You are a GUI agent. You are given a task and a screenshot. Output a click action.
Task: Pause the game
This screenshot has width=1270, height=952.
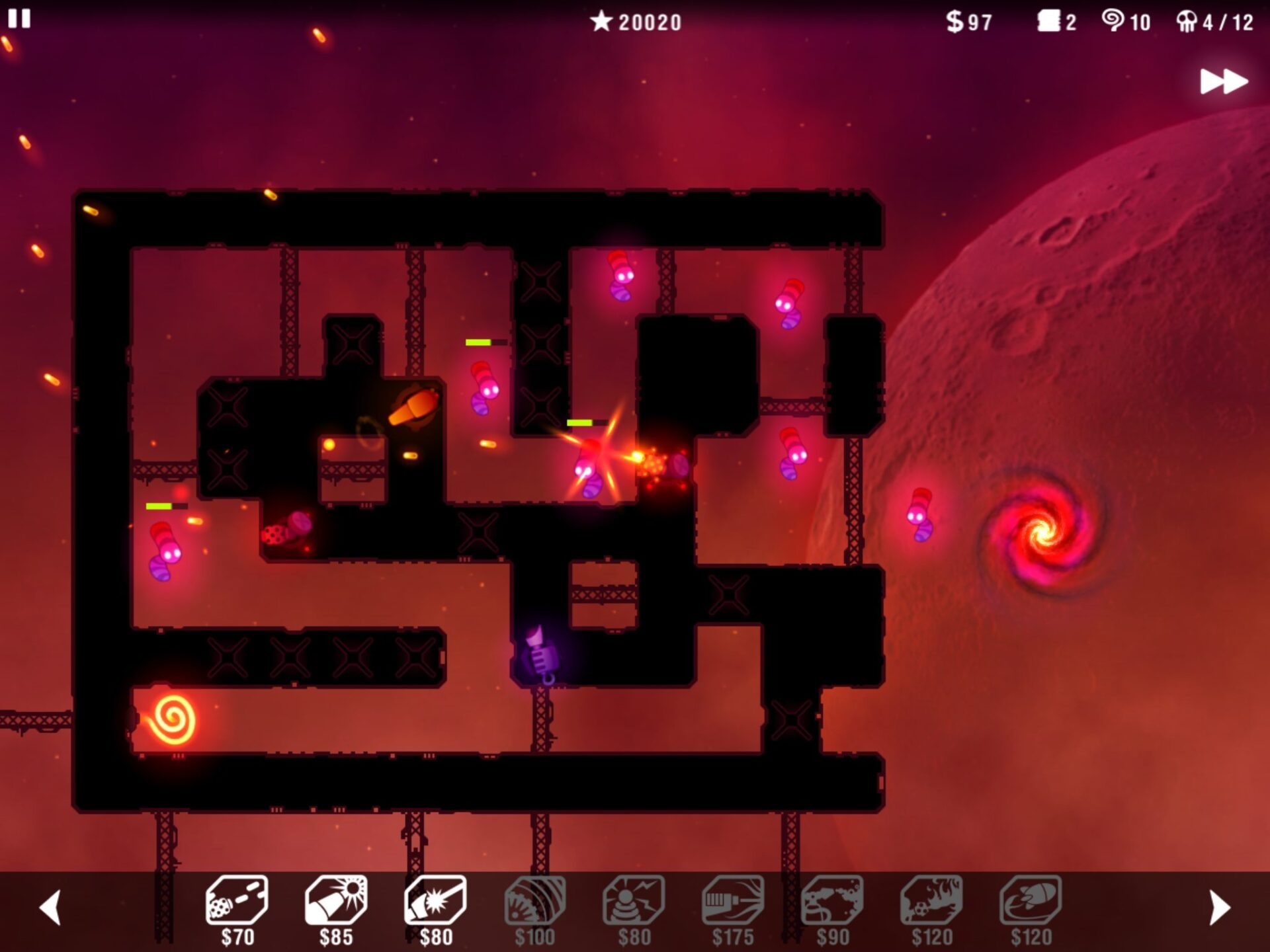point(19,19)
